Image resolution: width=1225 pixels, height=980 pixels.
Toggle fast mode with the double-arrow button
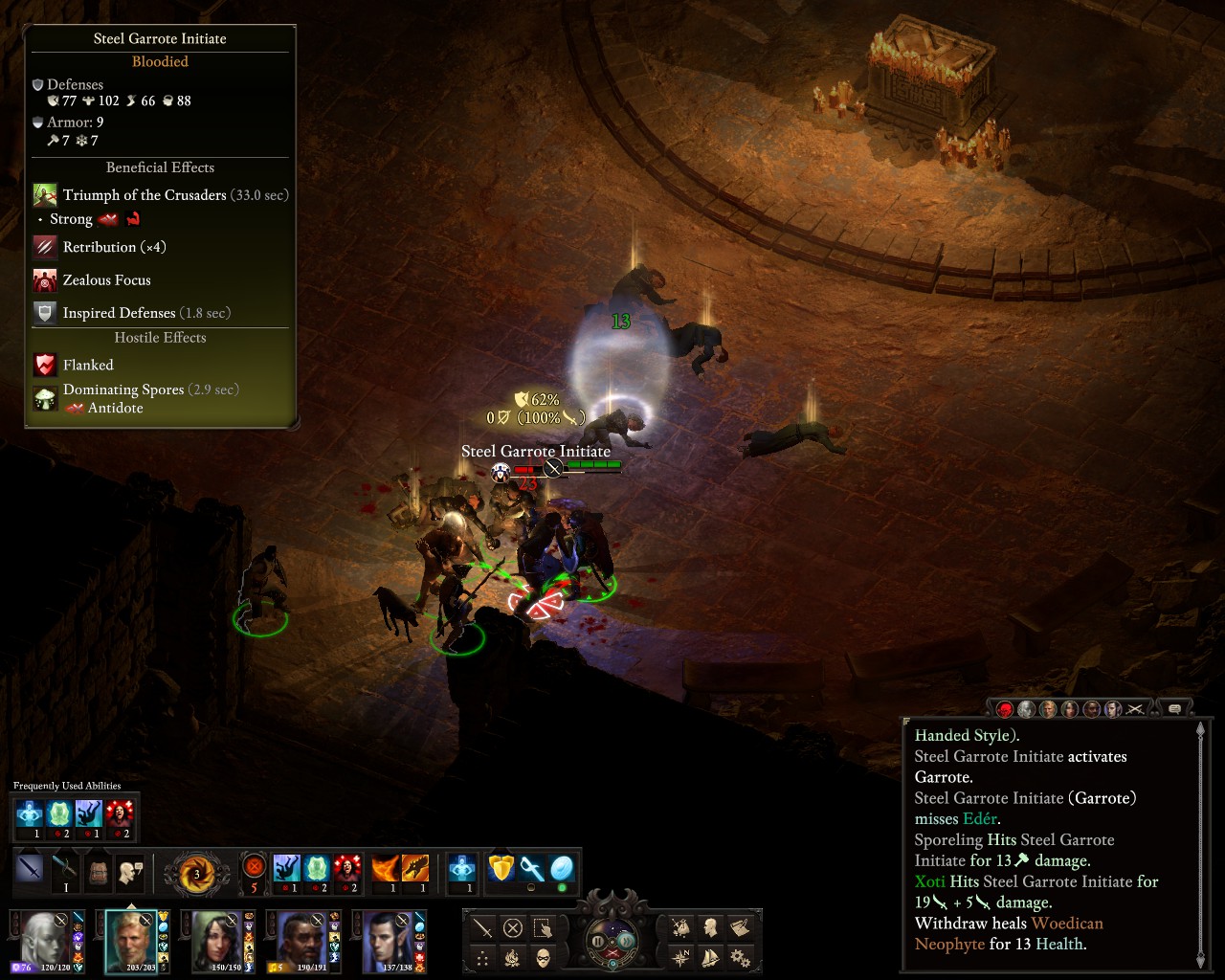click(x=625, y=942)
